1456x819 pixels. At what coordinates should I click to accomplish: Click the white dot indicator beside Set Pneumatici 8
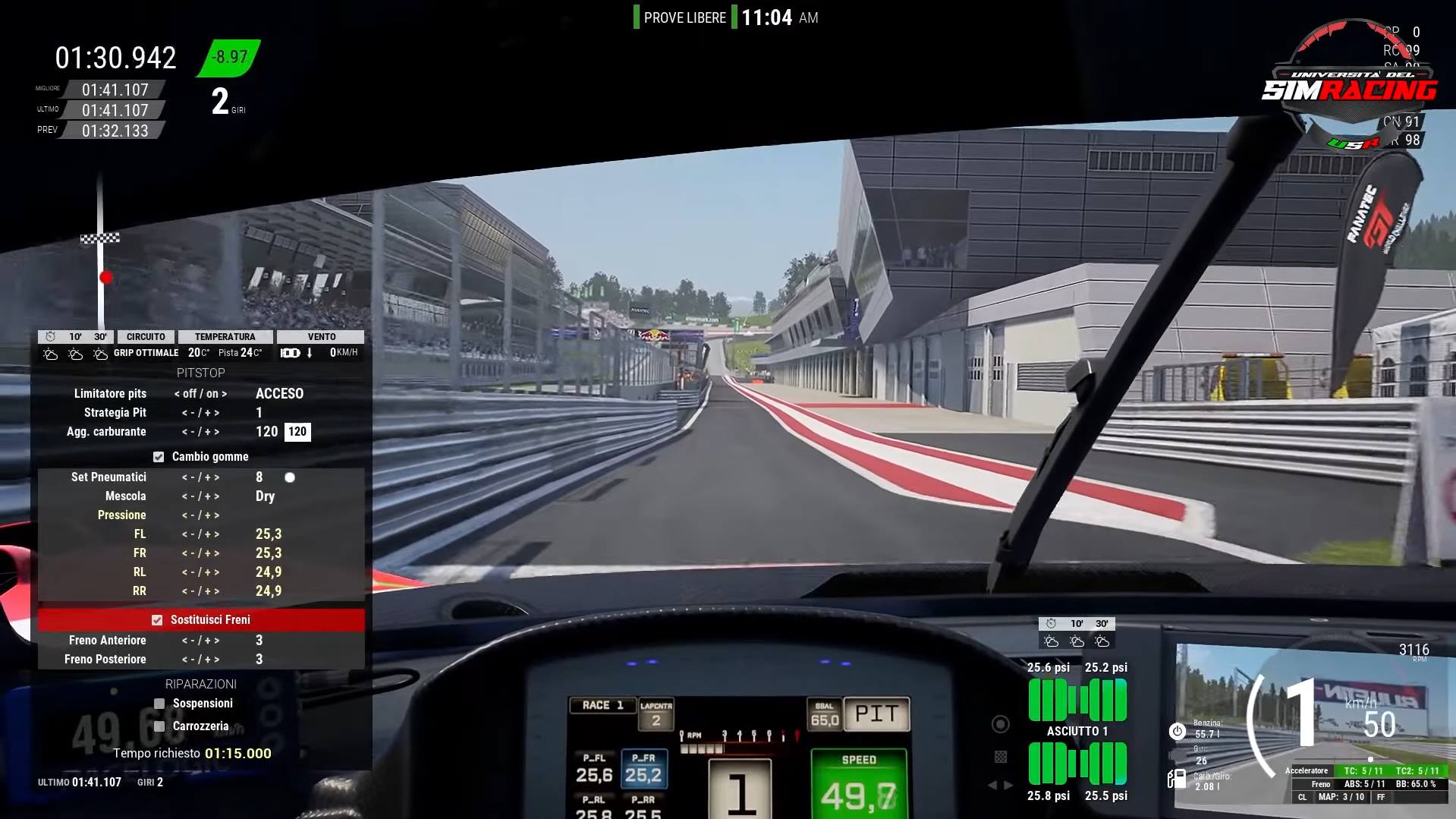click(x=289, y=477)
